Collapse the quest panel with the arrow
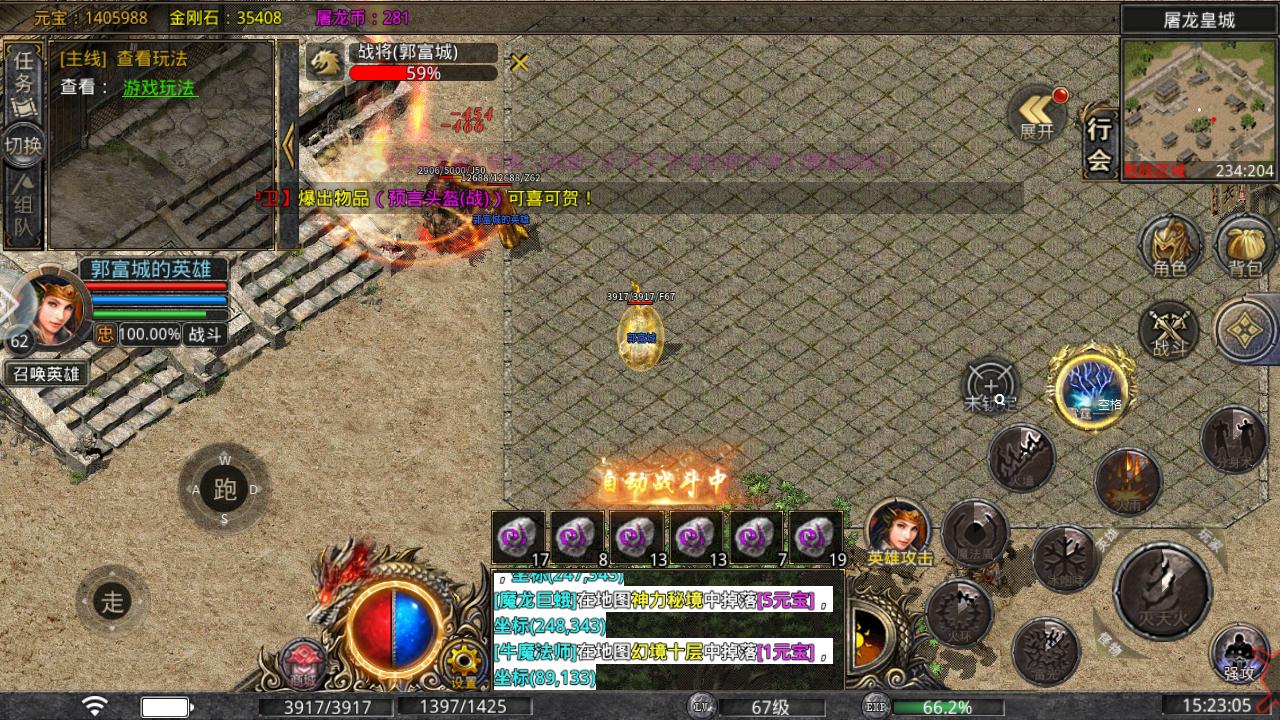 289,146
